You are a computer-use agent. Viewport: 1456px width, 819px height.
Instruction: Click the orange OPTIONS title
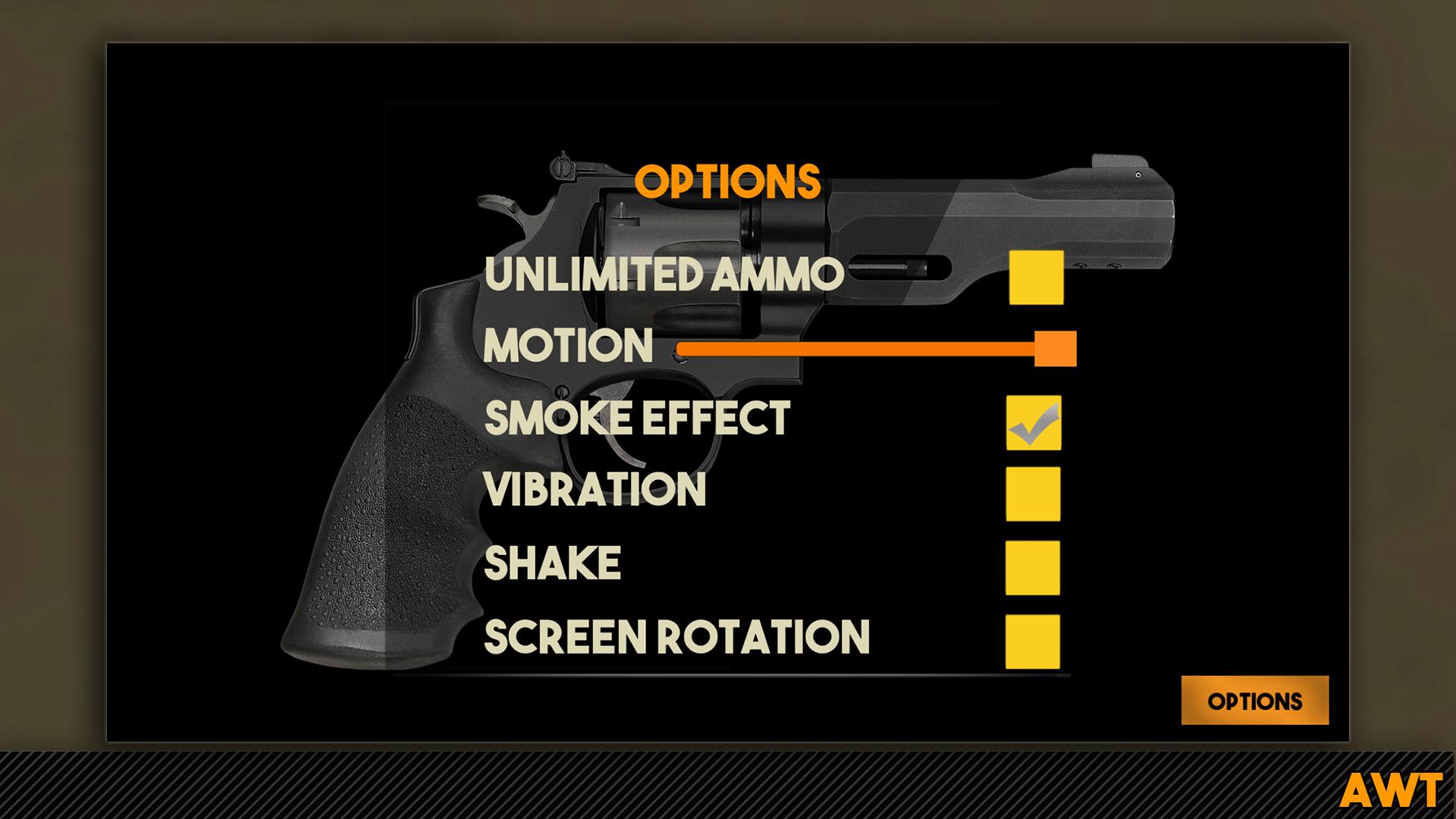point(729,179)
